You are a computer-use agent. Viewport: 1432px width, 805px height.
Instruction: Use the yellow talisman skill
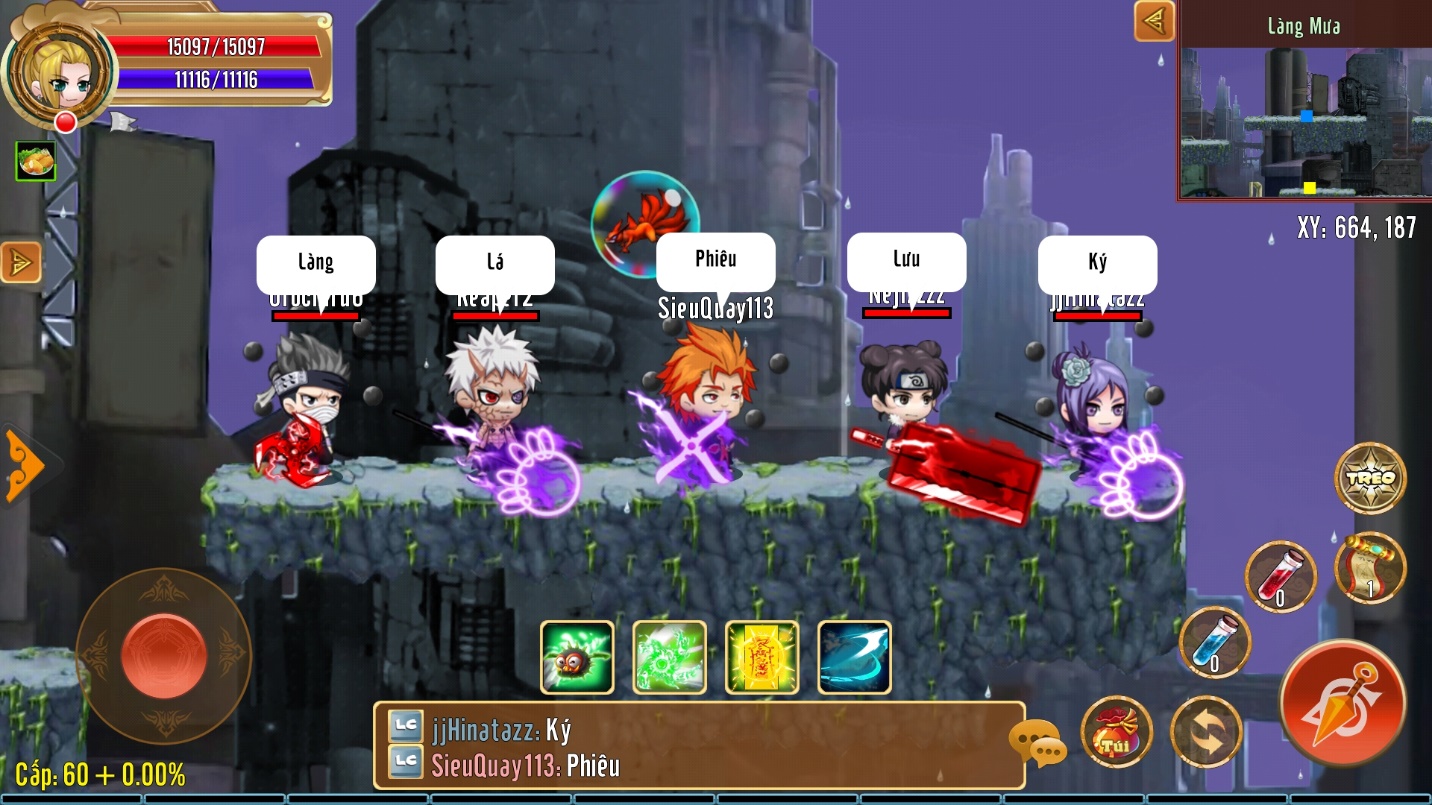(762, 657)
